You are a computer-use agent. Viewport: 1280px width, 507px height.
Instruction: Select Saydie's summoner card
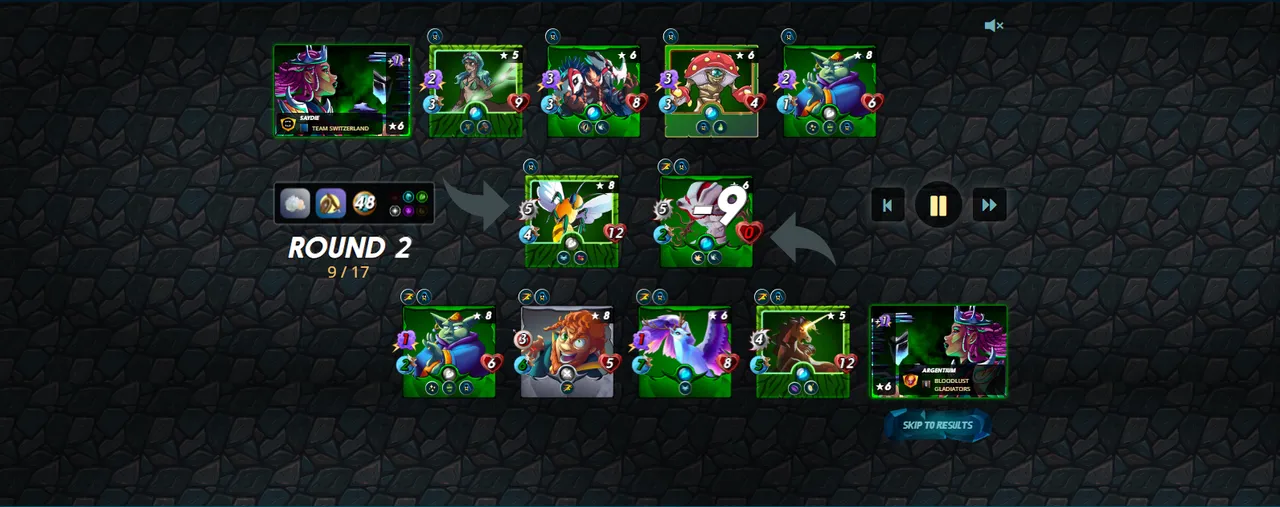[x=341, y=91]
